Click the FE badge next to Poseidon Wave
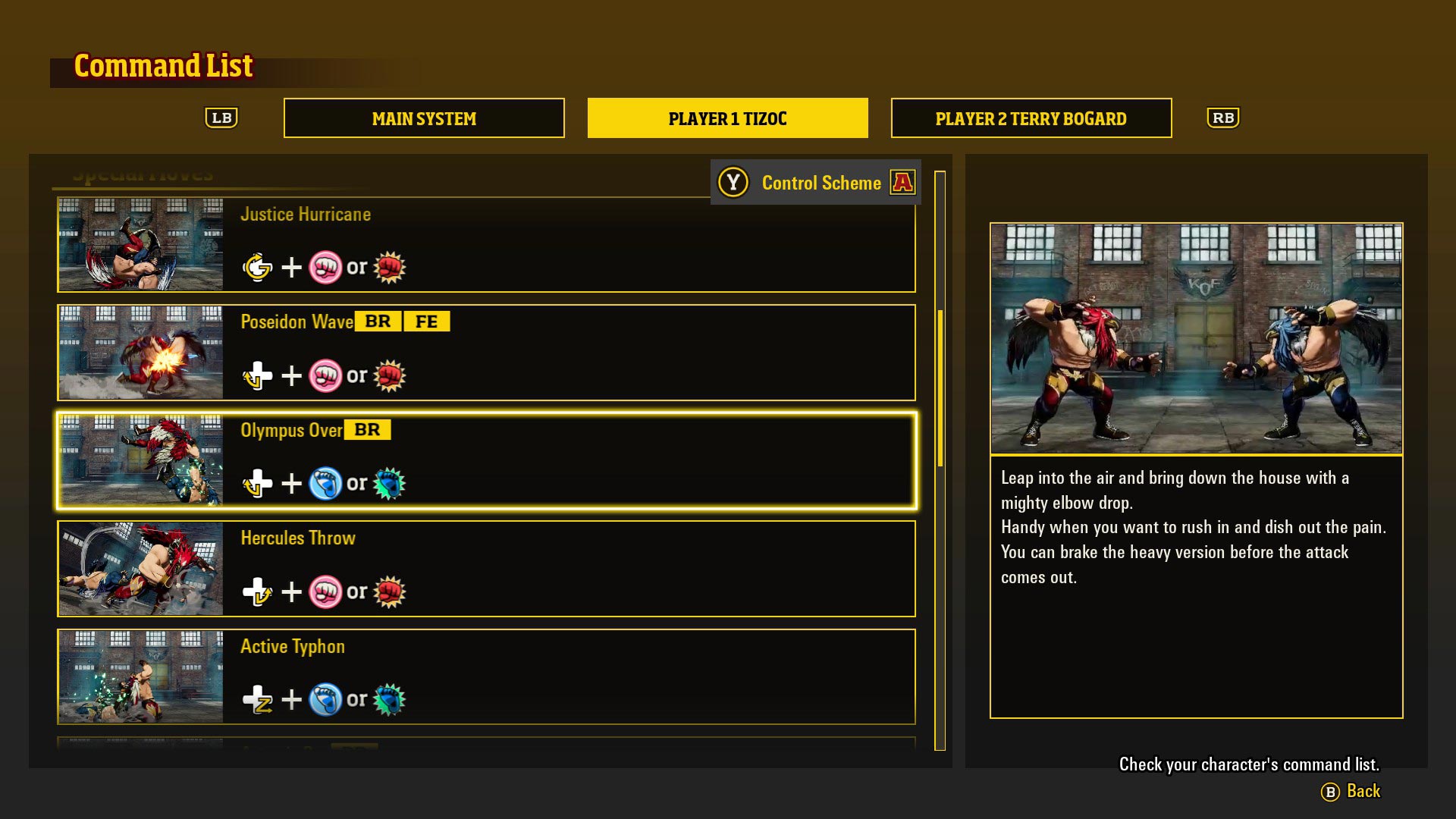The height and width of the screenshot is (819, 1456). tap(427, 321)
